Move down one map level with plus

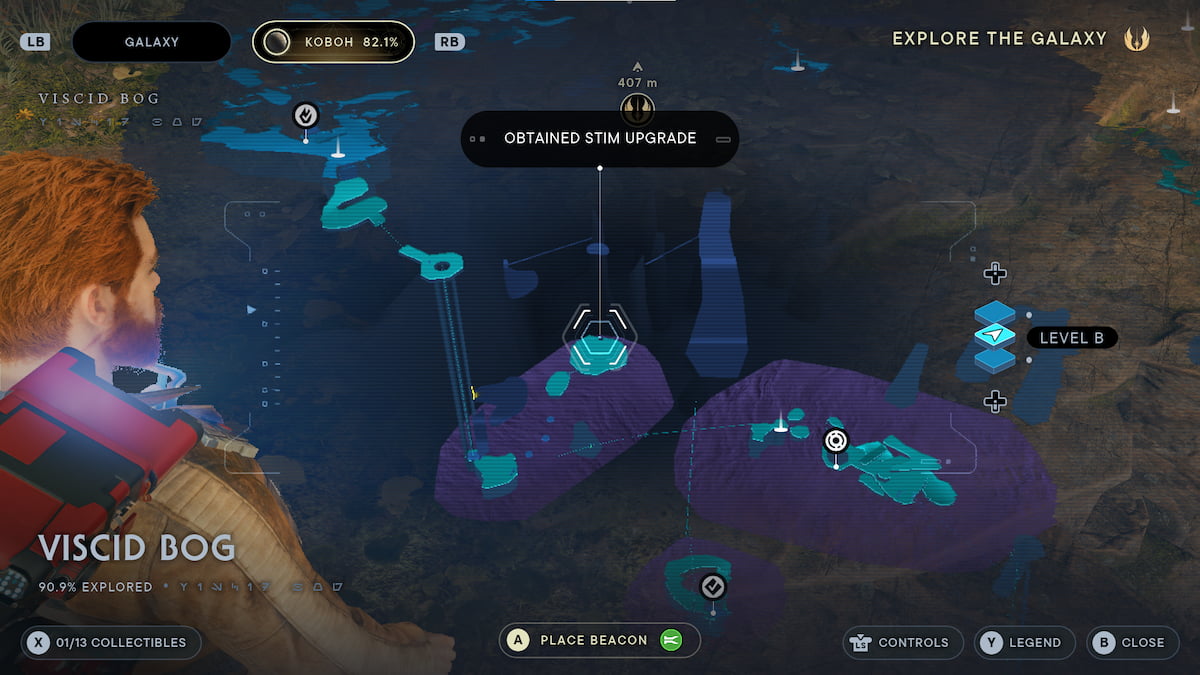click(995, 401)
